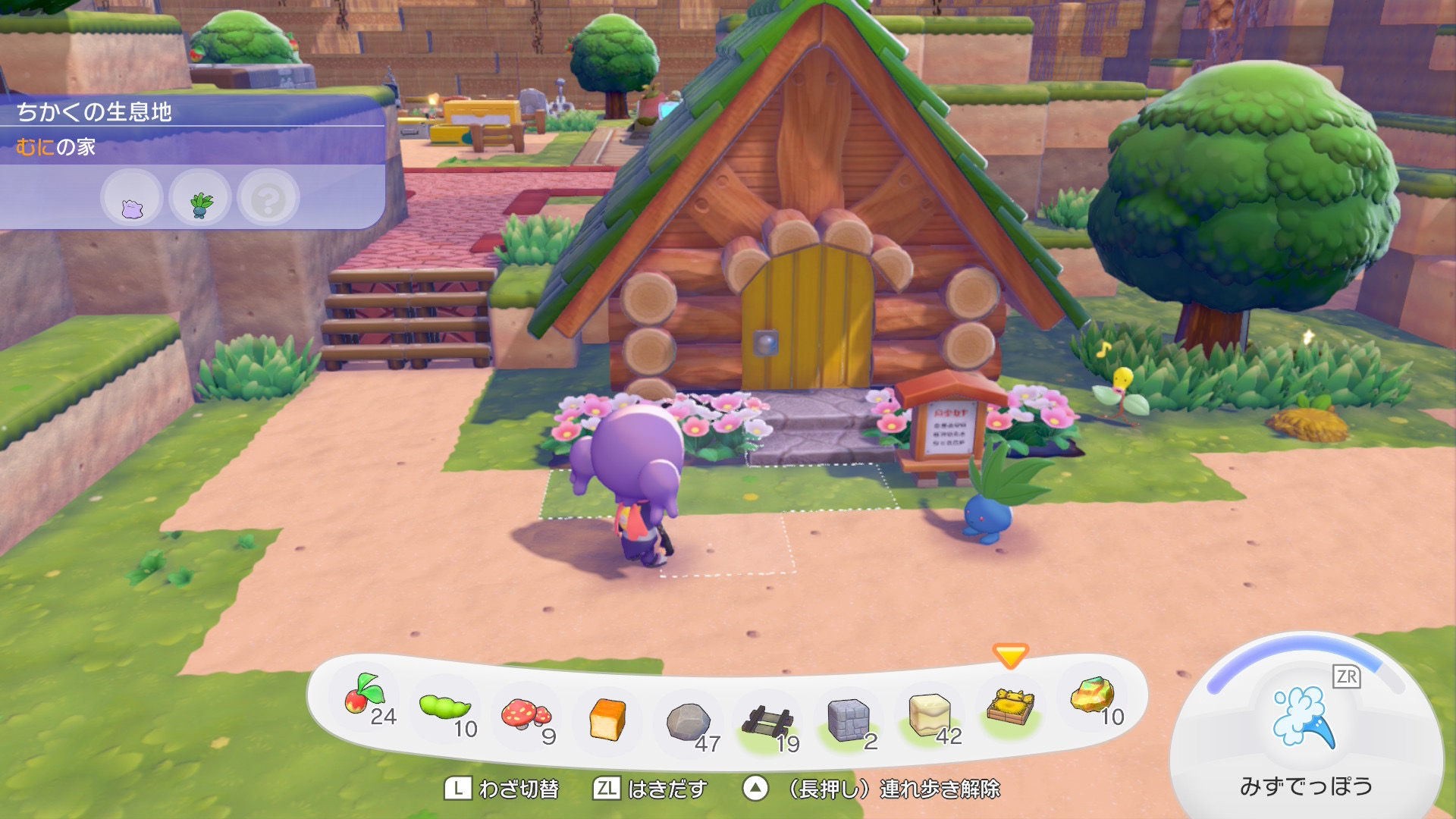Select the red mushroom hotbar slot
The image size is (1456, 819).
coord(526,714)
